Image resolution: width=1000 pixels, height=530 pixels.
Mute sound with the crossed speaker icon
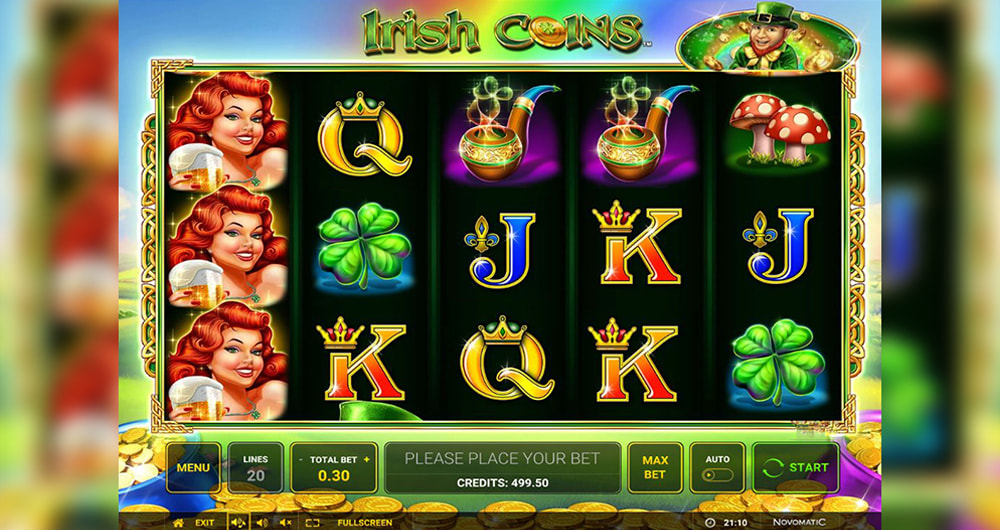(x=286, y=522)
